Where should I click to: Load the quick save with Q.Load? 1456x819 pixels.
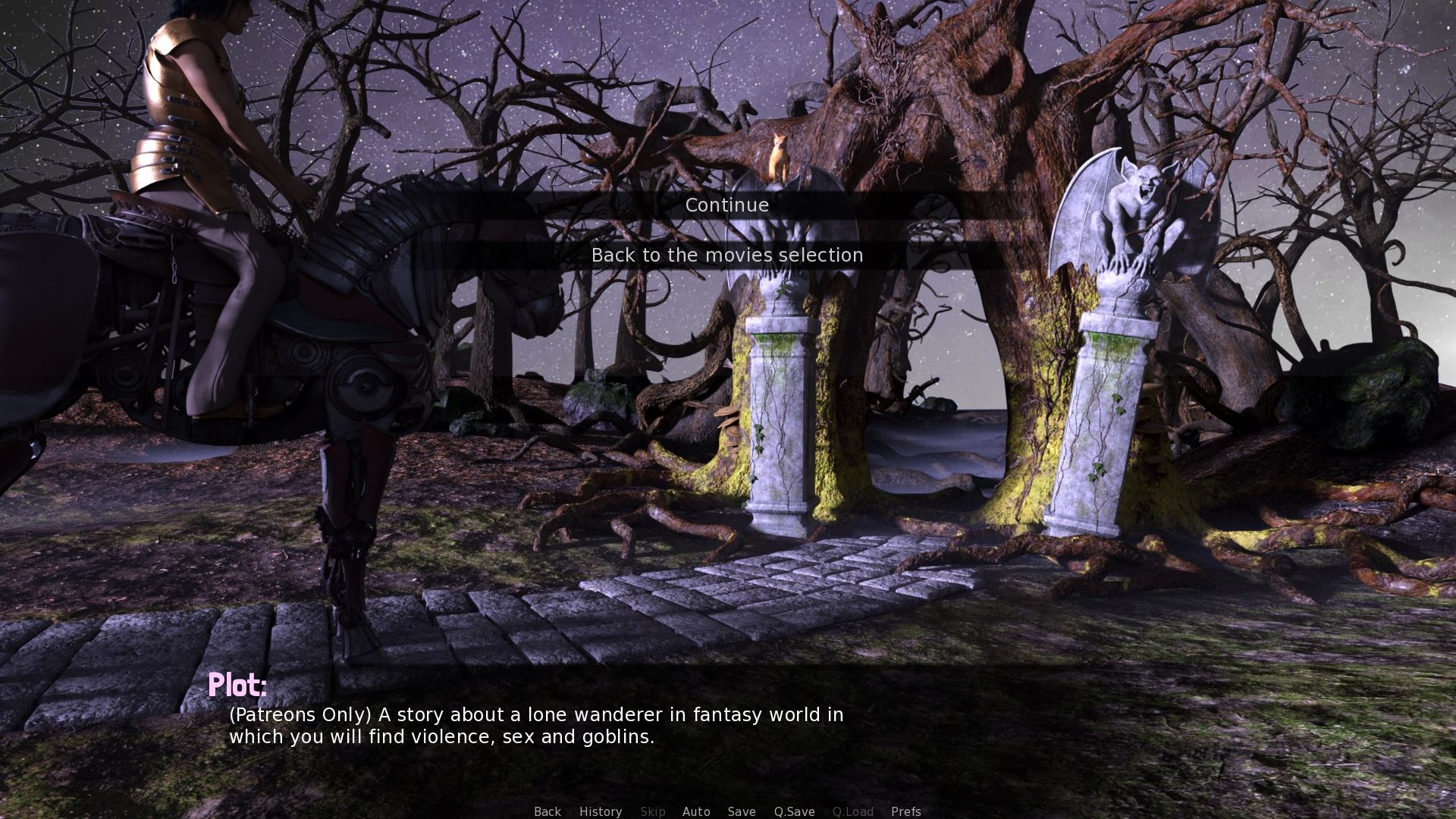point(853,811)
